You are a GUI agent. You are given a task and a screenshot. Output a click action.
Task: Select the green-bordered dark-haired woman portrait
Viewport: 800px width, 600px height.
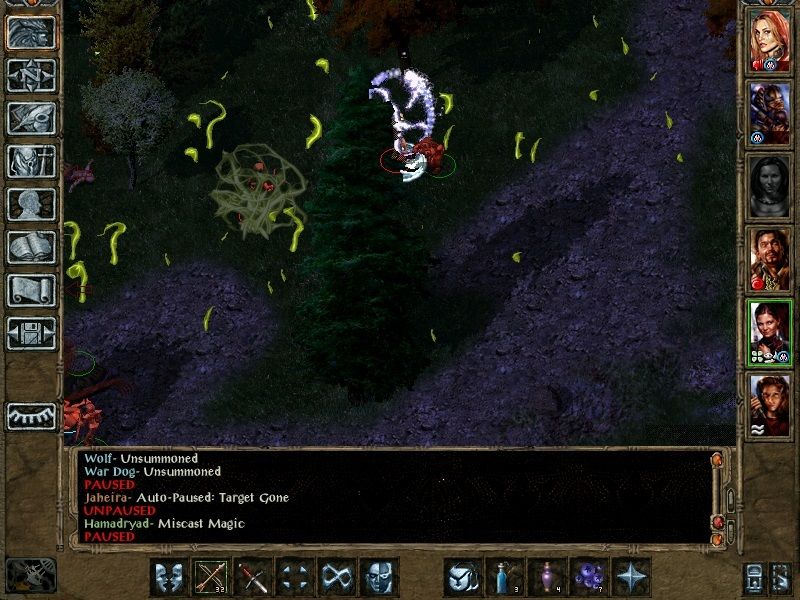[770, 333]
